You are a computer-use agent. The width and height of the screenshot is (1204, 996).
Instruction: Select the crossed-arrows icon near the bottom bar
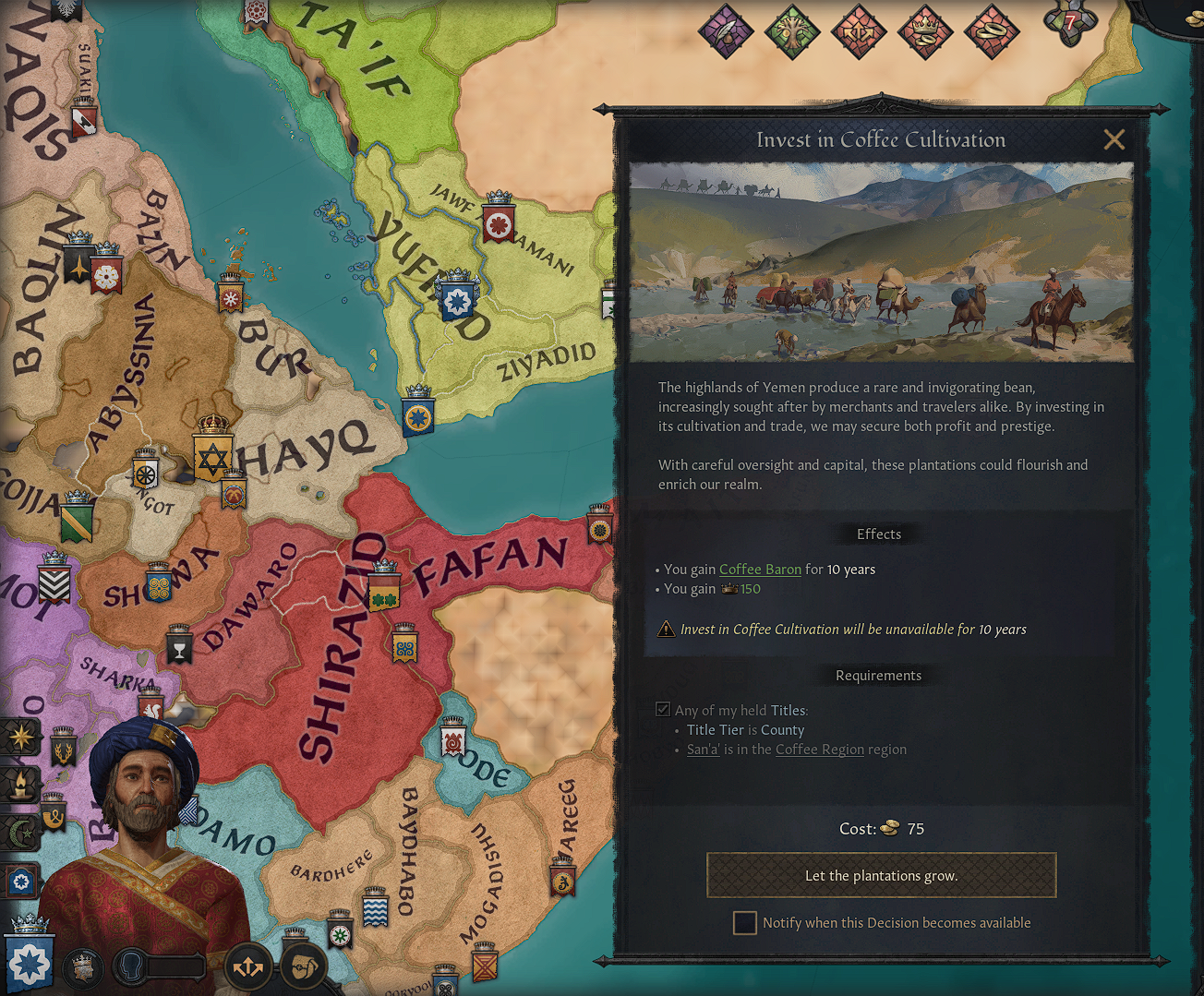coord(247,966)
